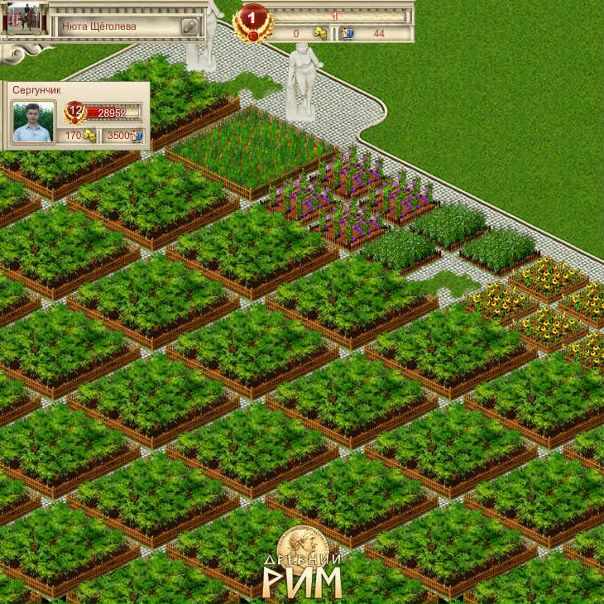The width and height of the screenshot is (604, 604).
Task: Click the blue resource icon next to 44
Action: point(346,33)
